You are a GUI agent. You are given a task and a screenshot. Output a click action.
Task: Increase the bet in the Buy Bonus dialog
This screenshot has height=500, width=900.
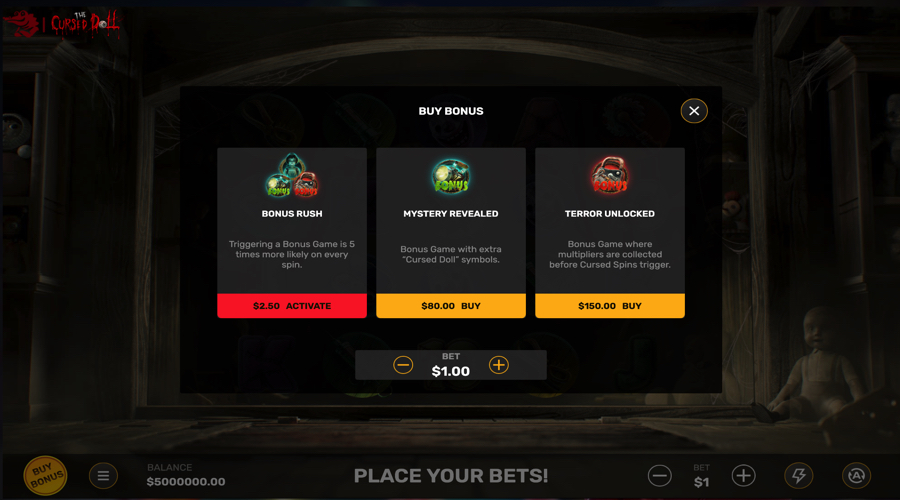tap(499, 365)
